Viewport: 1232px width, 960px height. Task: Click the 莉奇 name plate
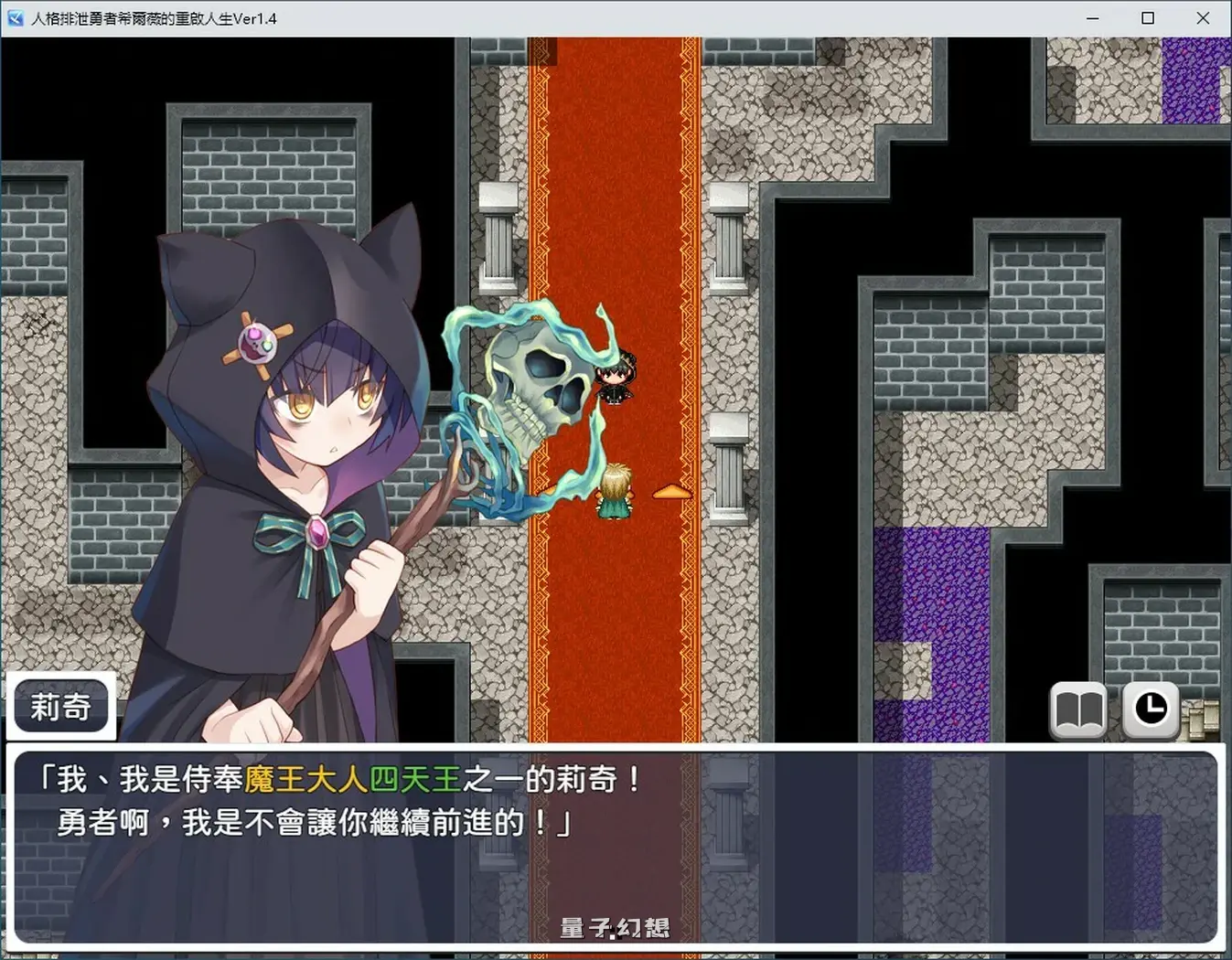tap(60, 706)
